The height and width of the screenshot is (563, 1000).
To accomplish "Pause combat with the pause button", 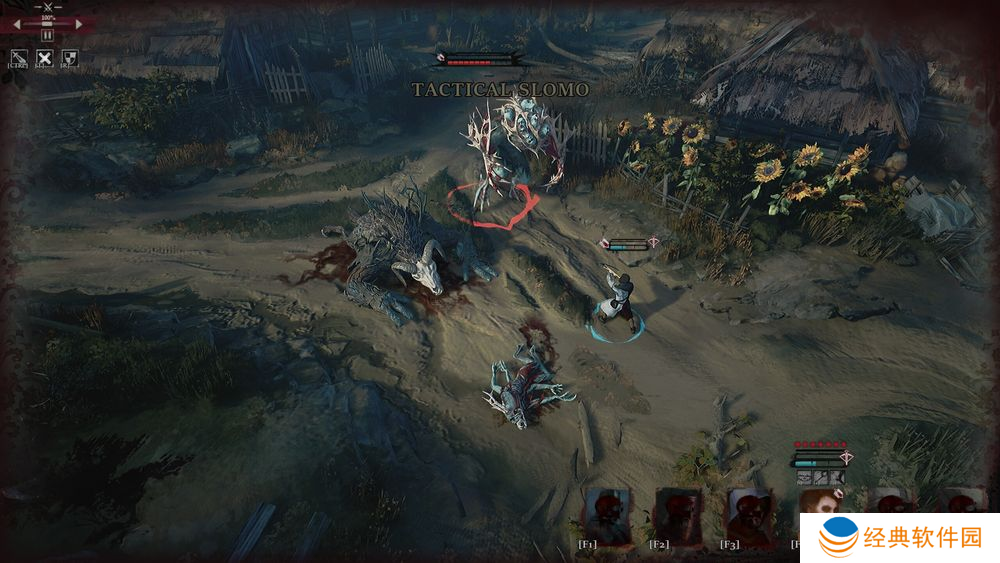I will [48, 36].
